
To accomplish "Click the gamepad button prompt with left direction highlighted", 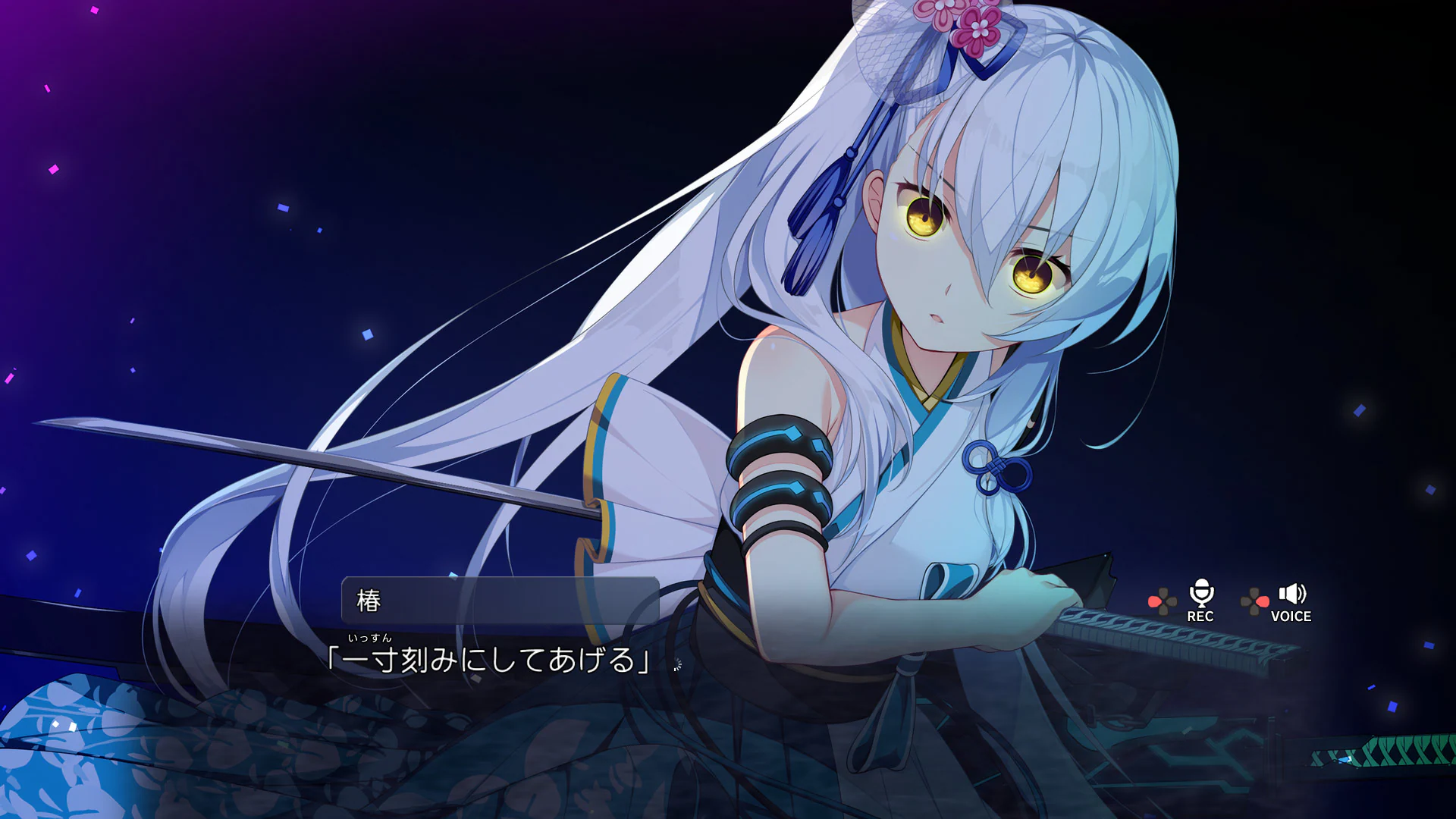I will pyautogui.click(x=1163, y=601).
